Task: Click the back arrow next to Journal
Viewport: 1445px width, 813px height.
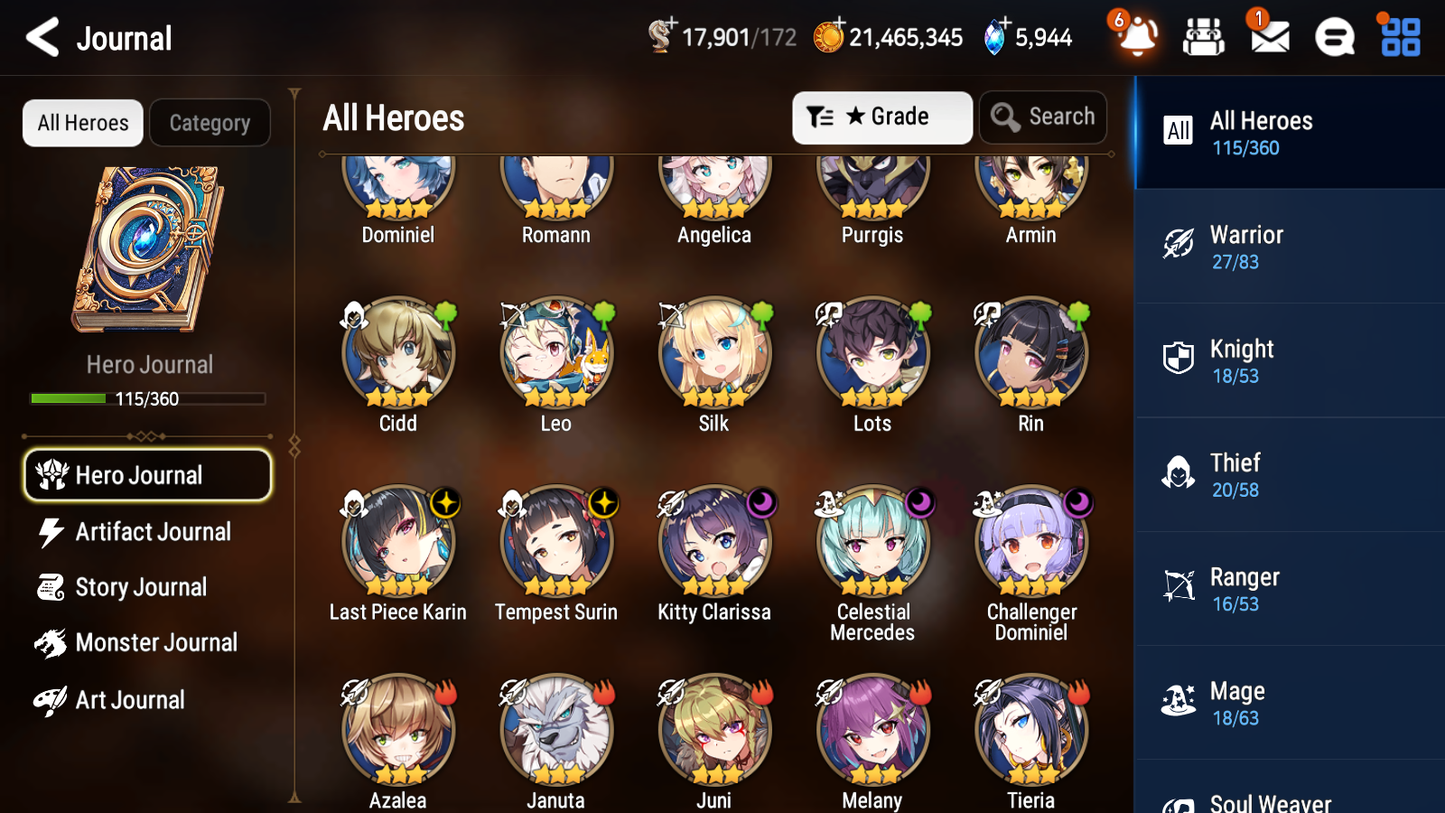Action: [x=40, y=37]
